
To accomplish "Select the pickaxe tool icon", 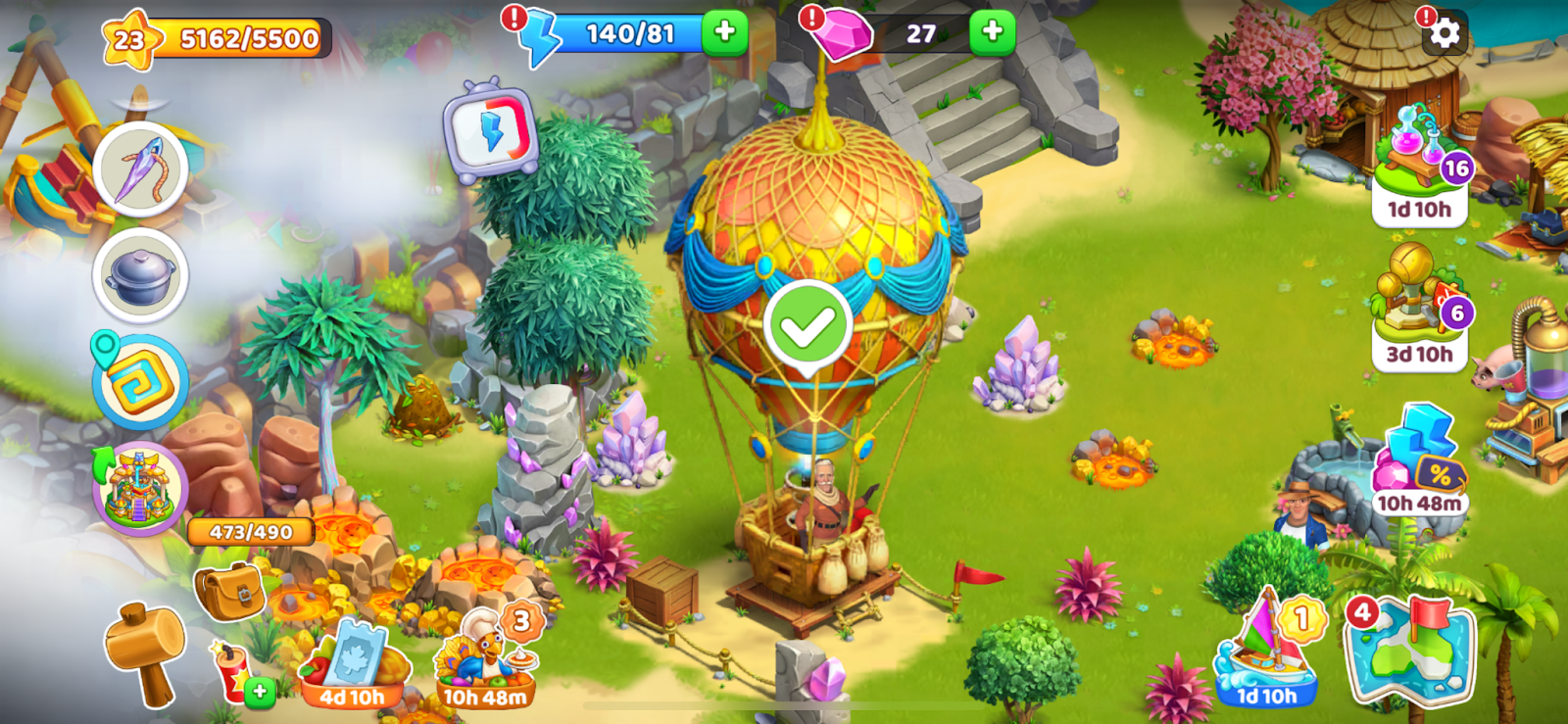I will pyautogui.click(x=141, y=169).
